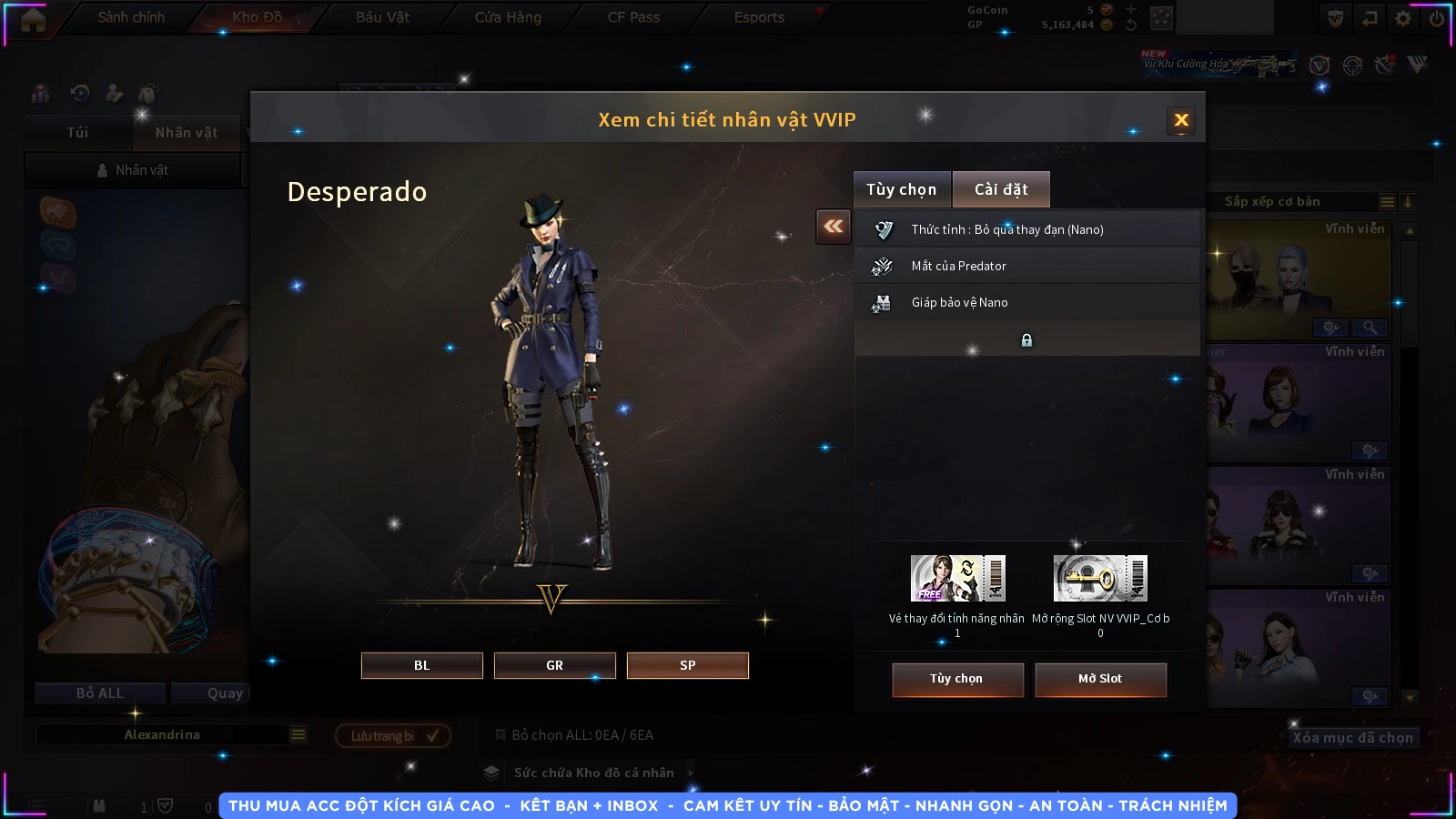
Task: Go to the Sảnh chính lobby
Action: 131,17
